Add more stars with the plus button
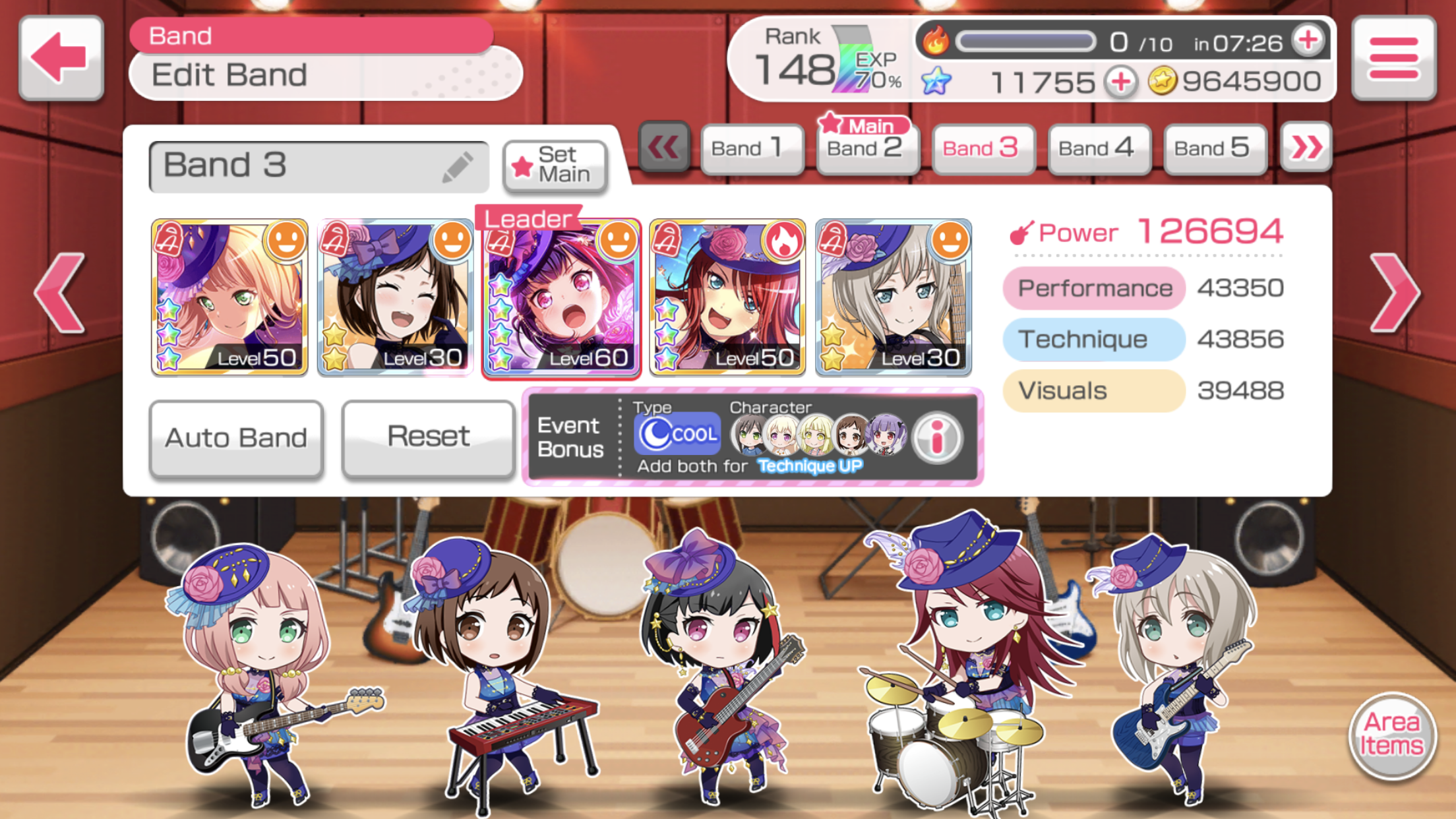The height and width of the screenshot is (819, 1456). click(x=1121, y=82)
